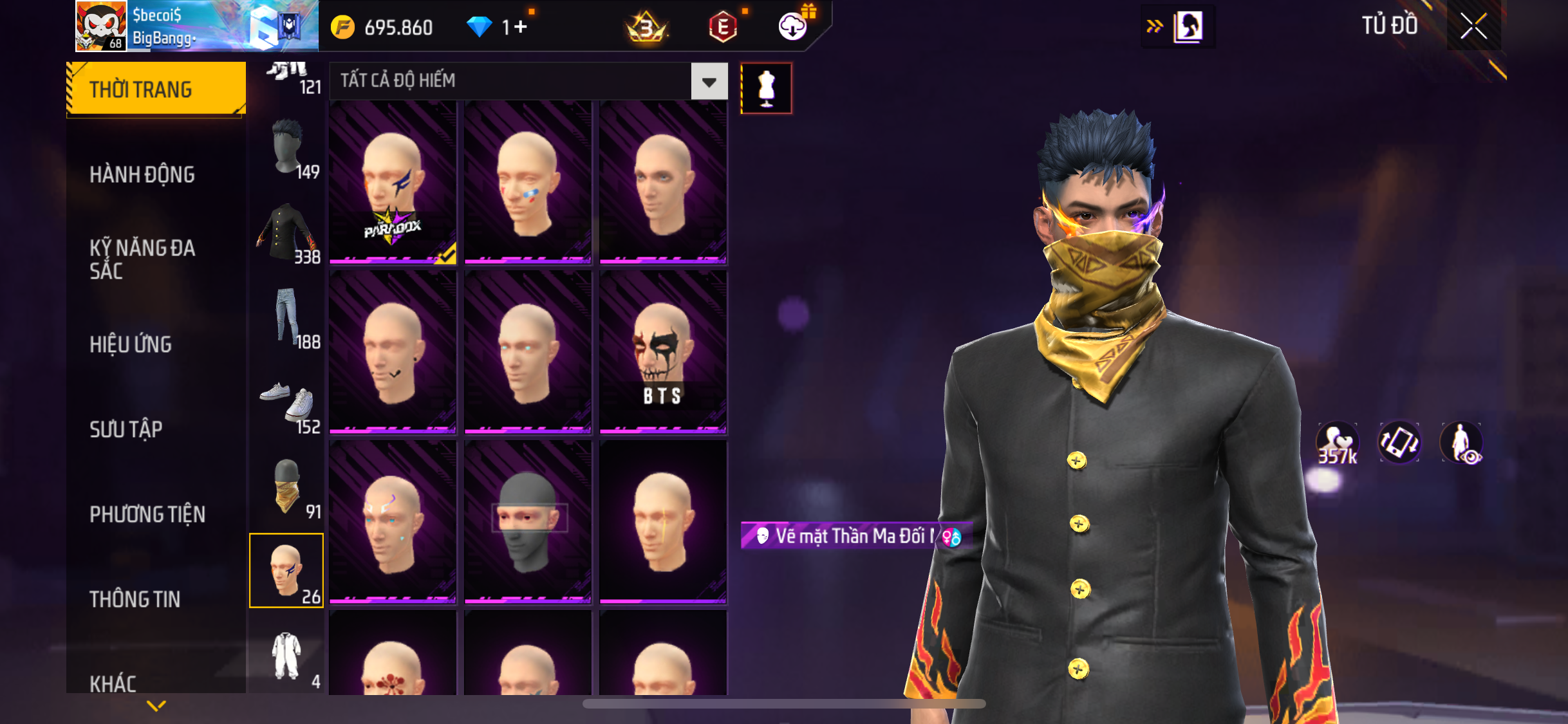Select the Paradox face paint
The width and height of the screenshot is (1568, 724).
(393, 183)
